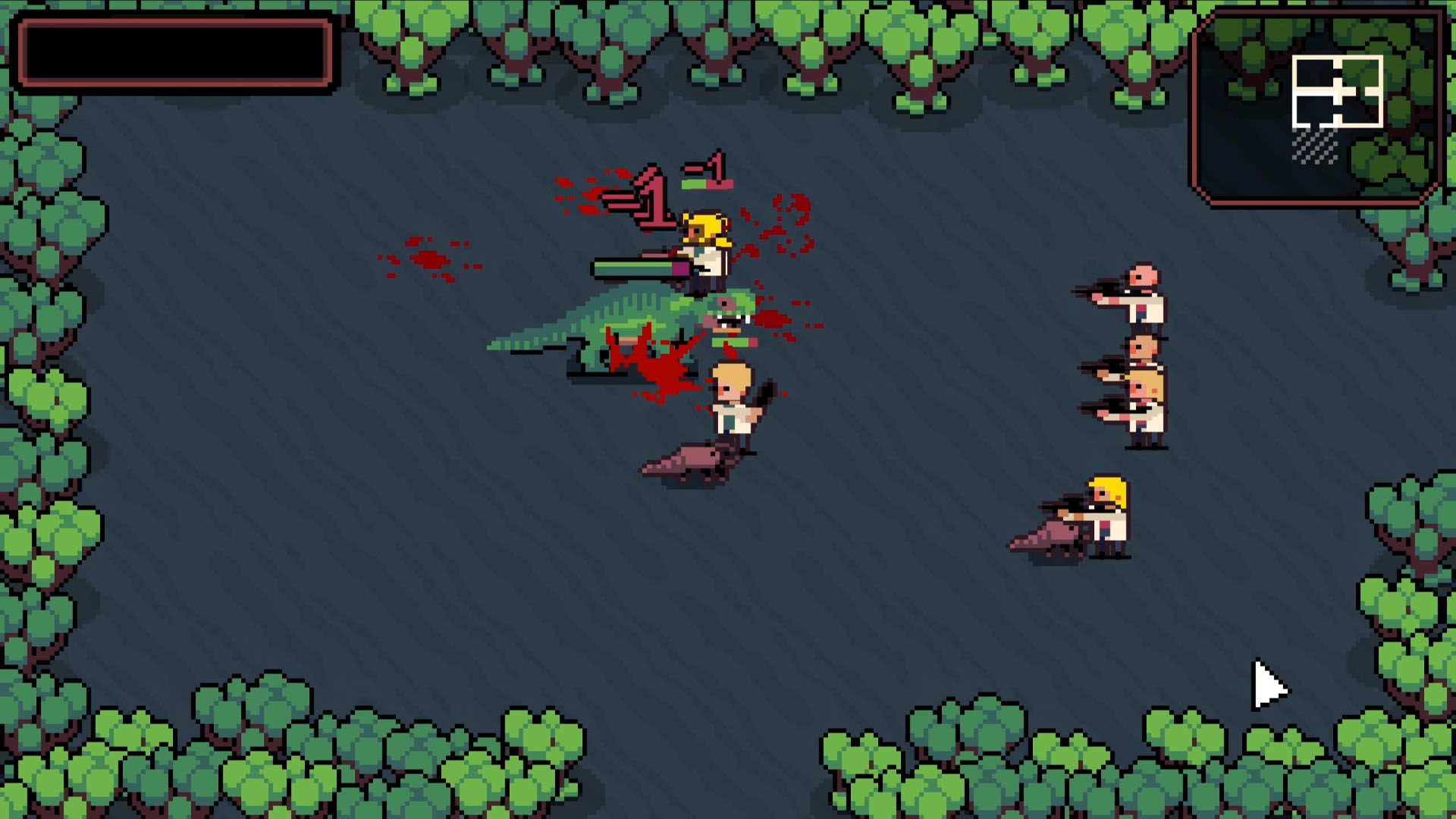Click the minimap room layout icon
Image resolution: width=1456 pixels, height=819 pixels.
(x=1338, y=91)
